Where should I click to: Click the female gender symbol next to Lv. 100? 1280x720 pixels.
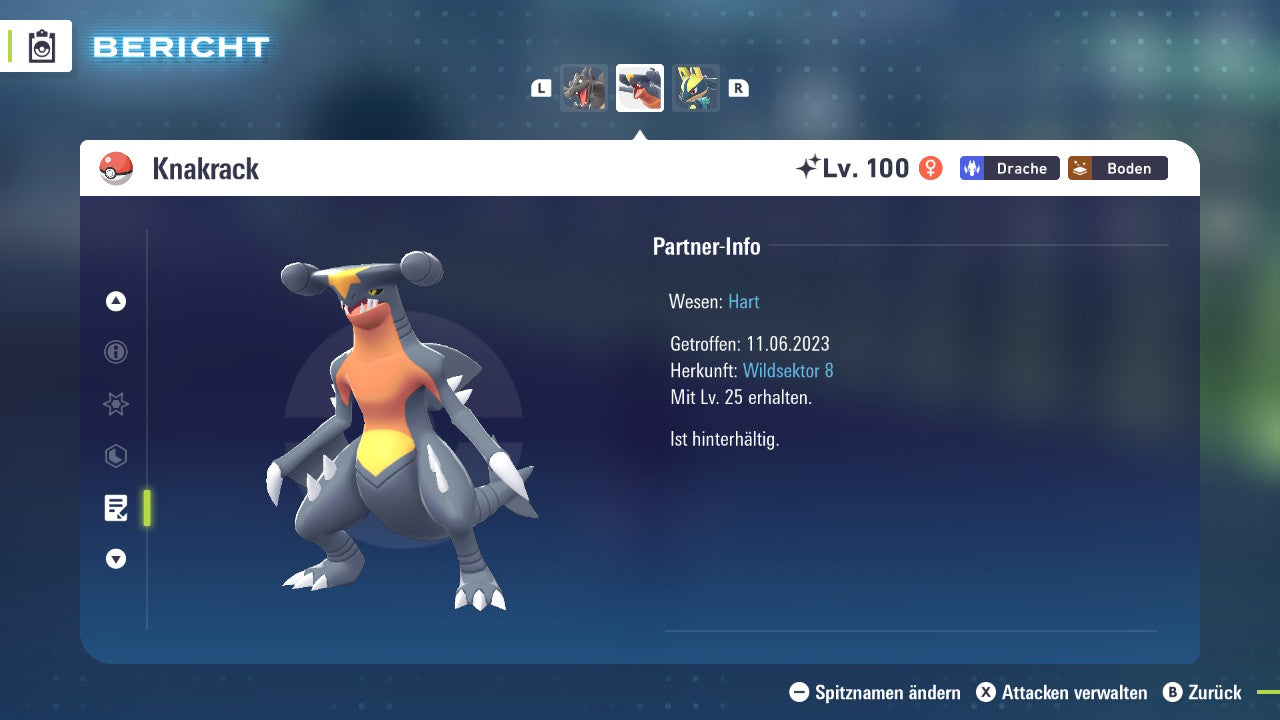point(929,168)
